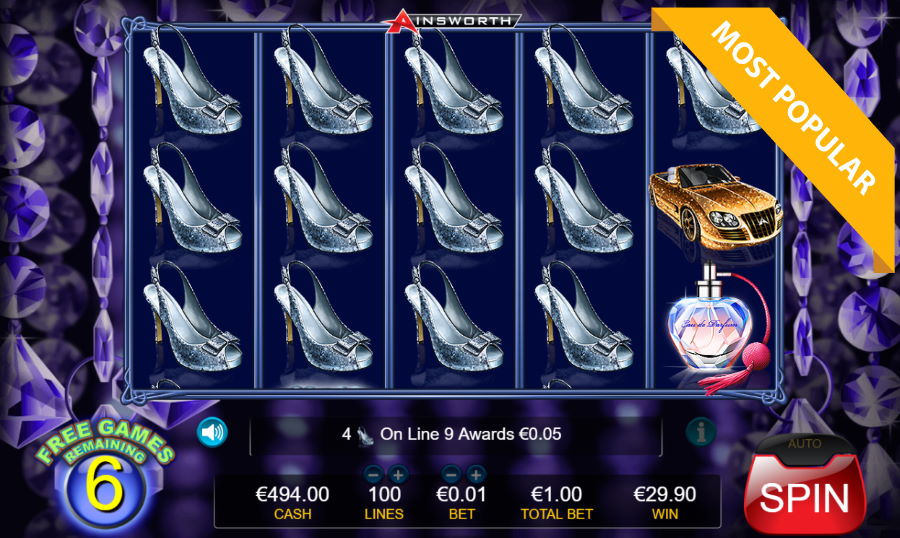Decrease the number of lines
This screenshot has width=900, height=538.
[x=373, y=474]
